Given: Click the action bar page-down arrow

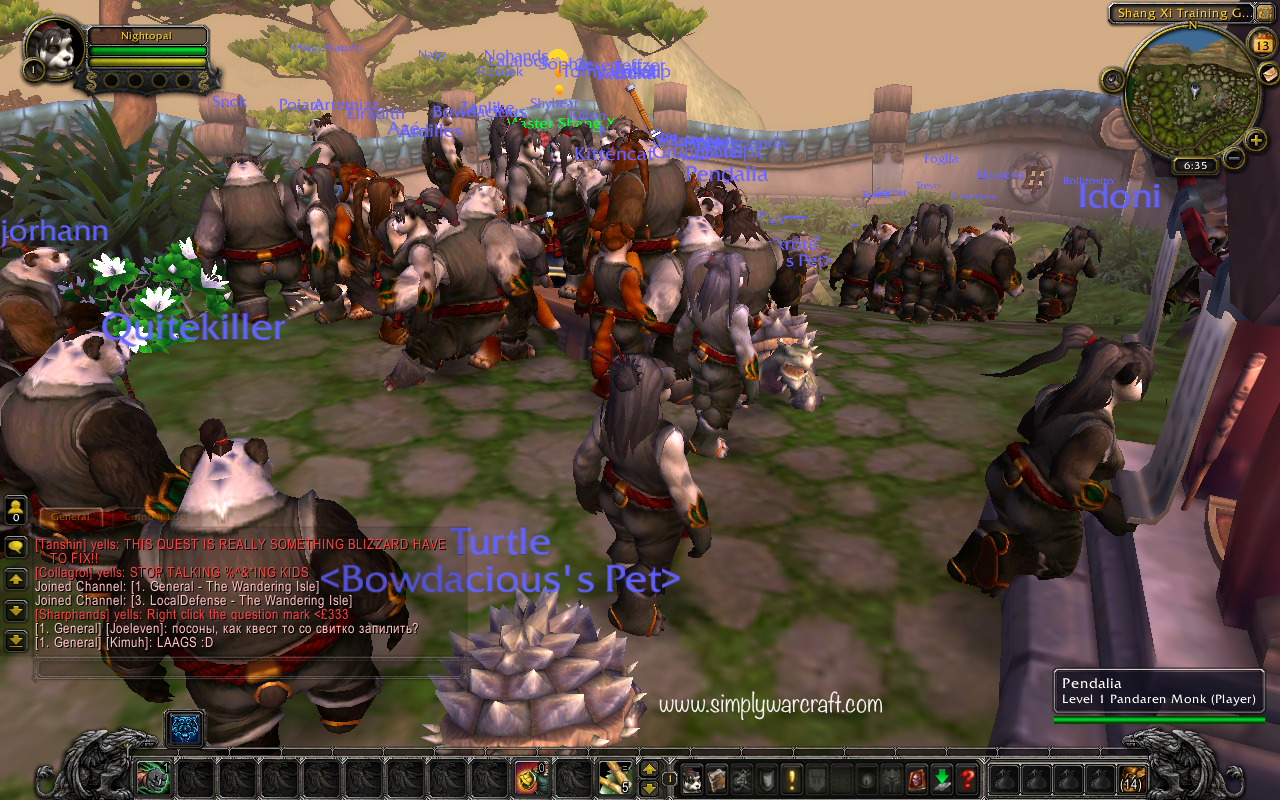Looking at the screenshot, I should 649,789.
